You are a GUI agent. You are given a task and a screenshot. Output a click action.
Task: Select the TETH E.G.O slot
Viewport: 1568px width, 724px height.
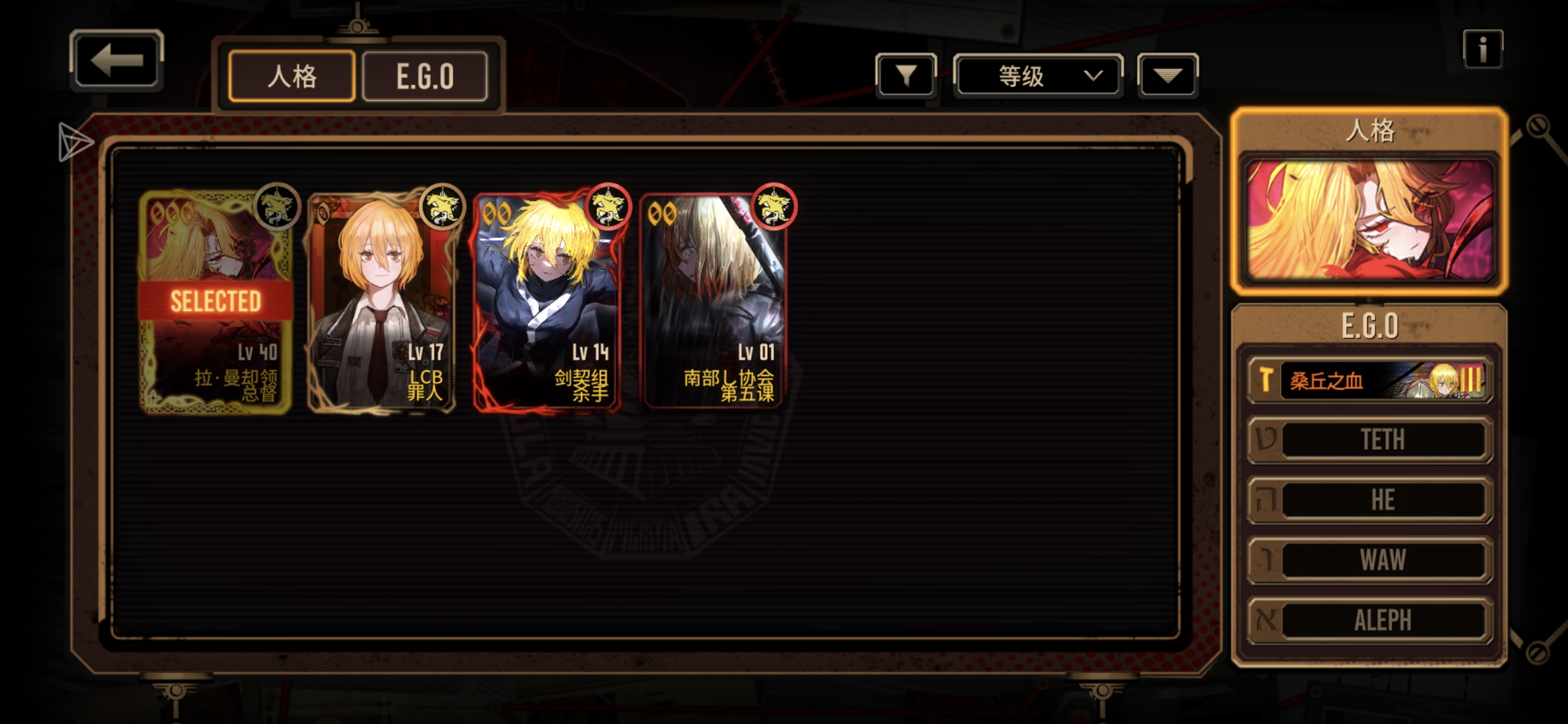1370,440
